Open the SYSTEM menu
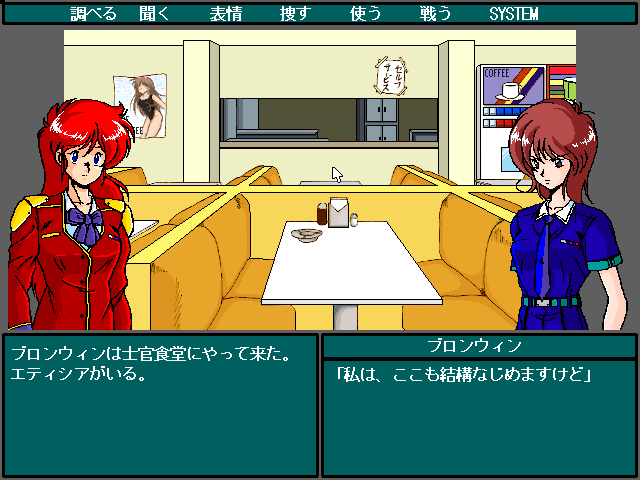This screenshot has width=640, height=480. point(513,14)
